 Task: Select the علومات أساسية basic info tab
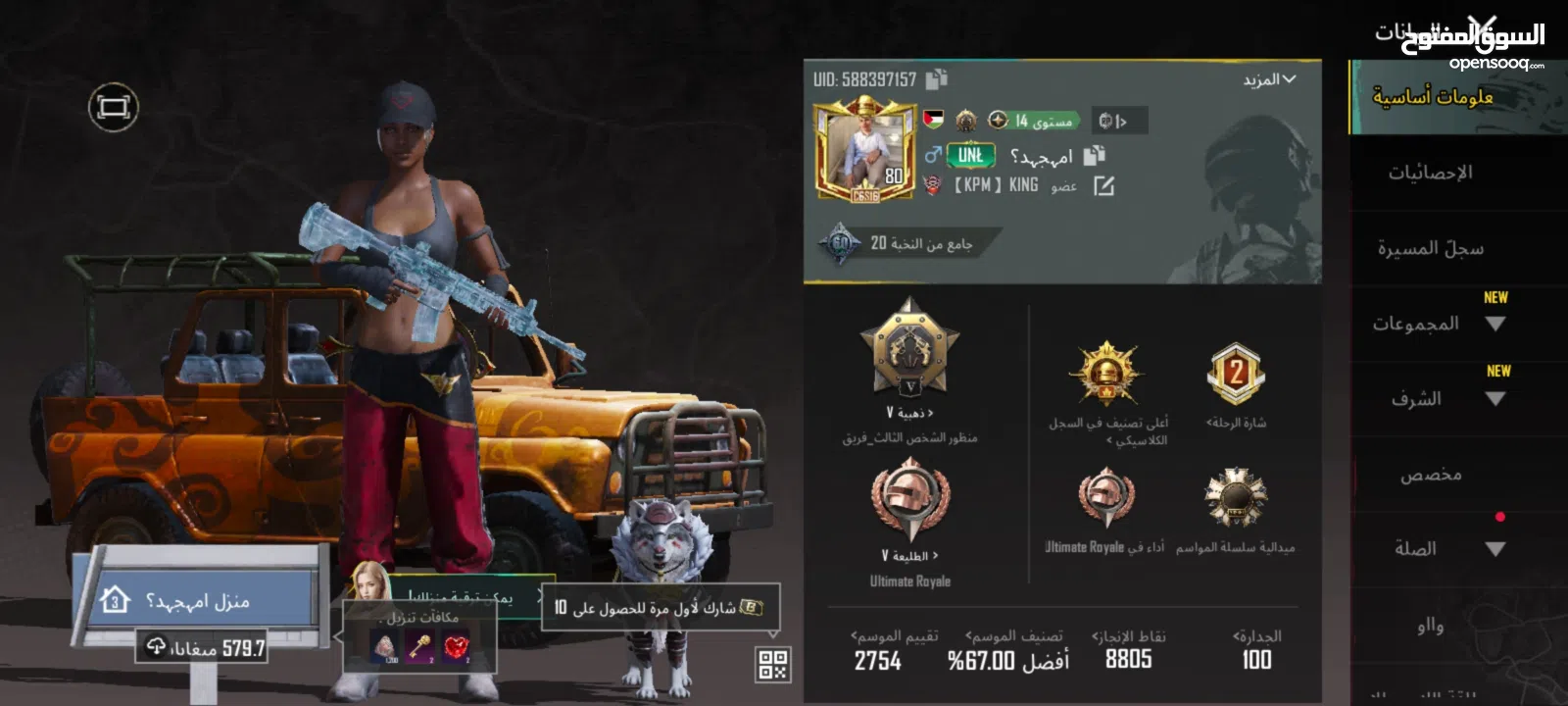1433,97
